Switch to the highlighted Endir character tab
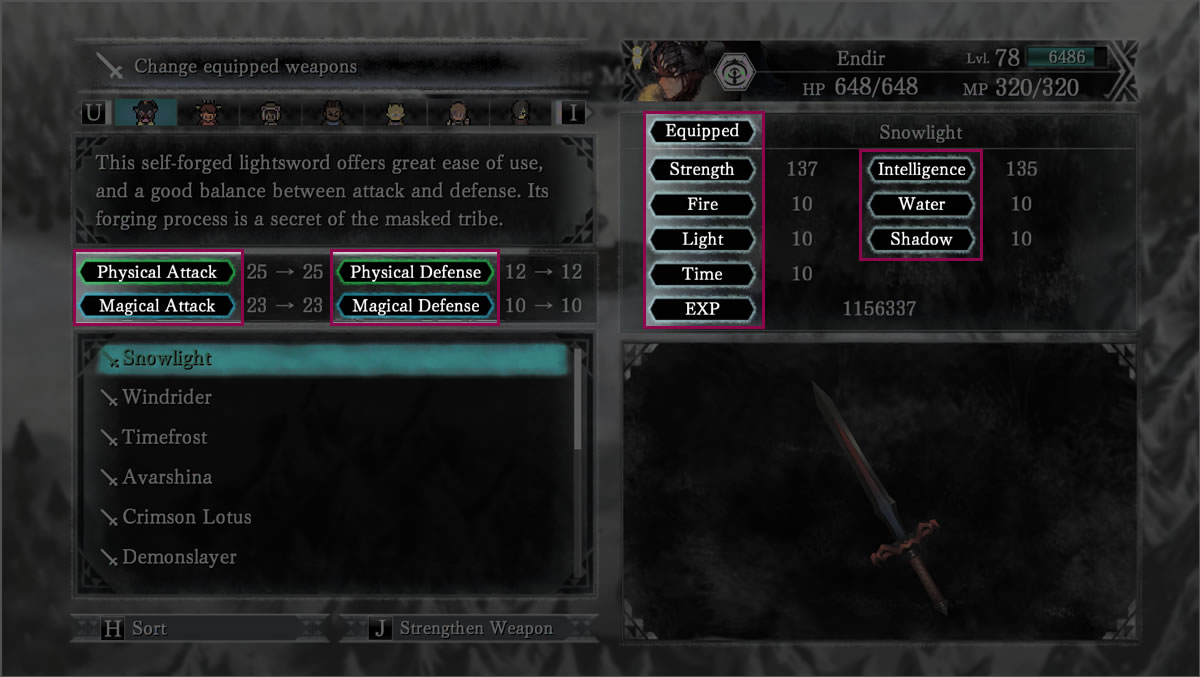 tap(145, 112)
